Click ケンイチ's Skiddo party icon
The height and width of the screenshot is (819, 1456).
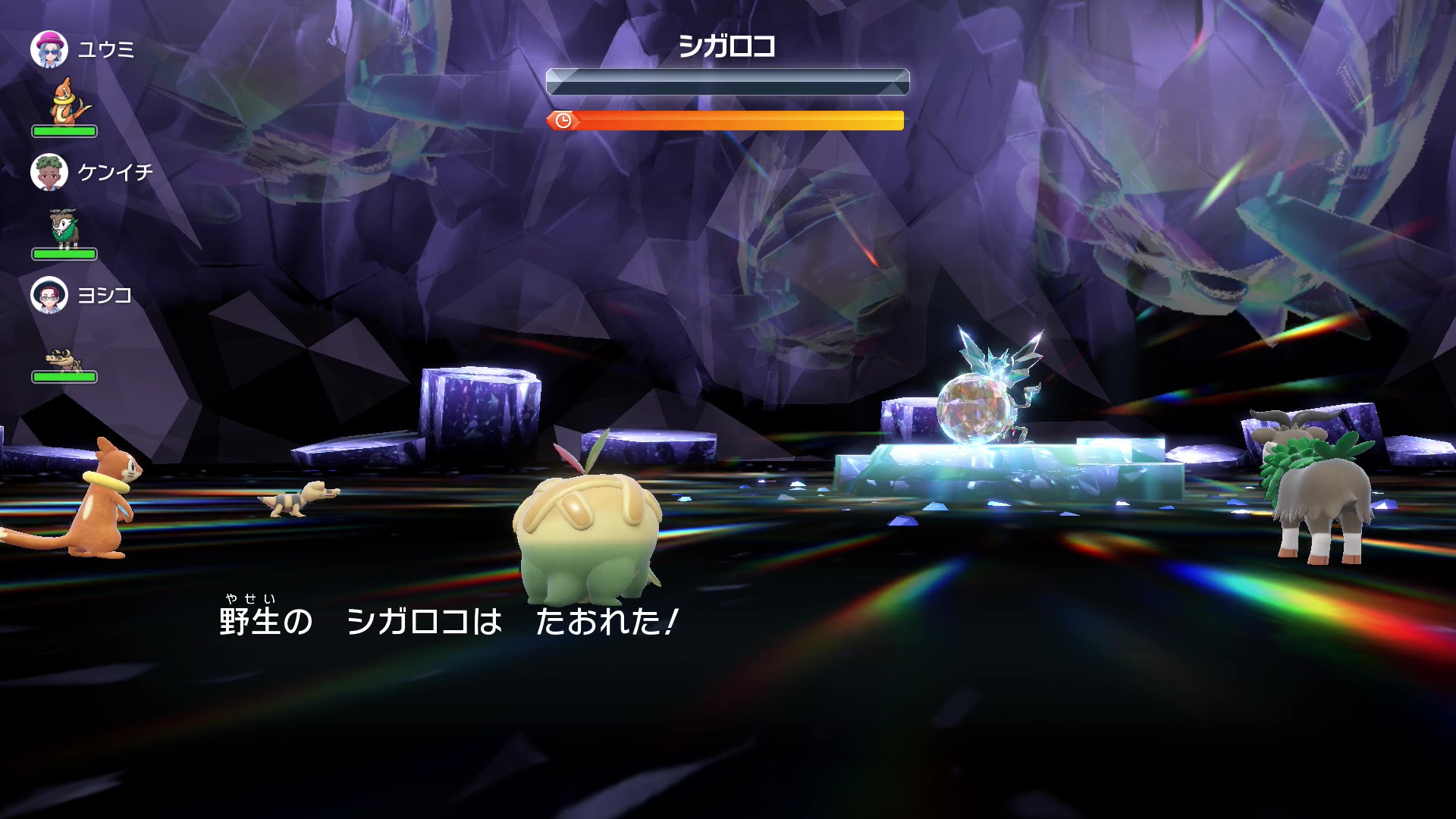click(64, 227)
